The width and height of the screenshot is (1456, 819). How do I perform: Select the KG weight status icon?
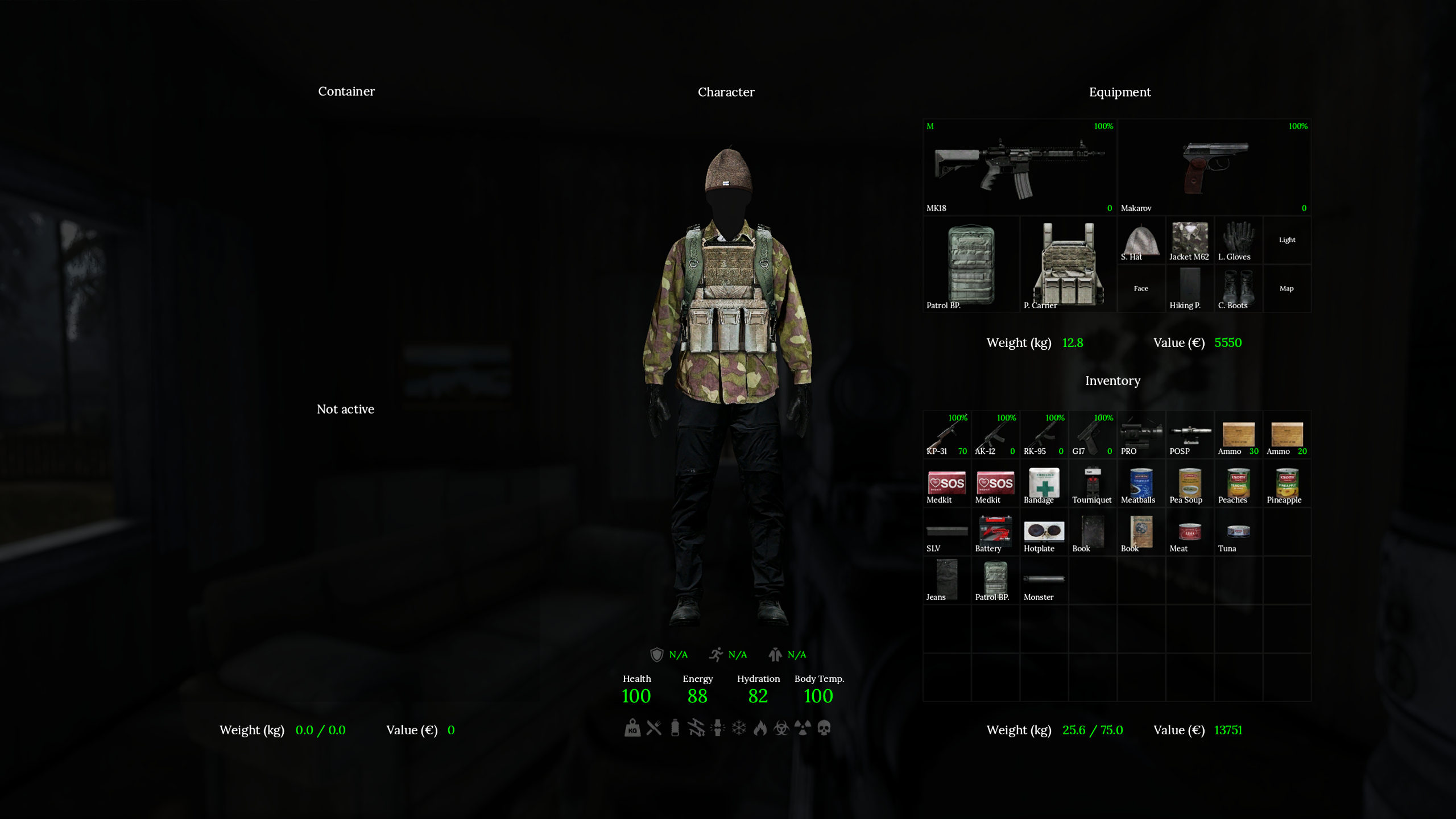point(631,728)
